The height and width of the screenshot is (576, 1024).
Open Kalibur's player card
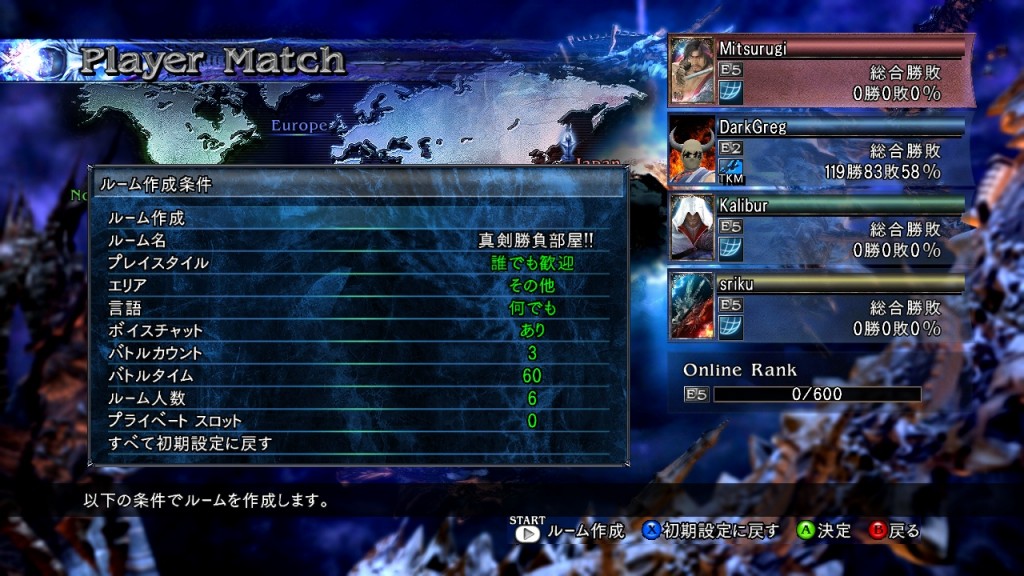[819, 228]
